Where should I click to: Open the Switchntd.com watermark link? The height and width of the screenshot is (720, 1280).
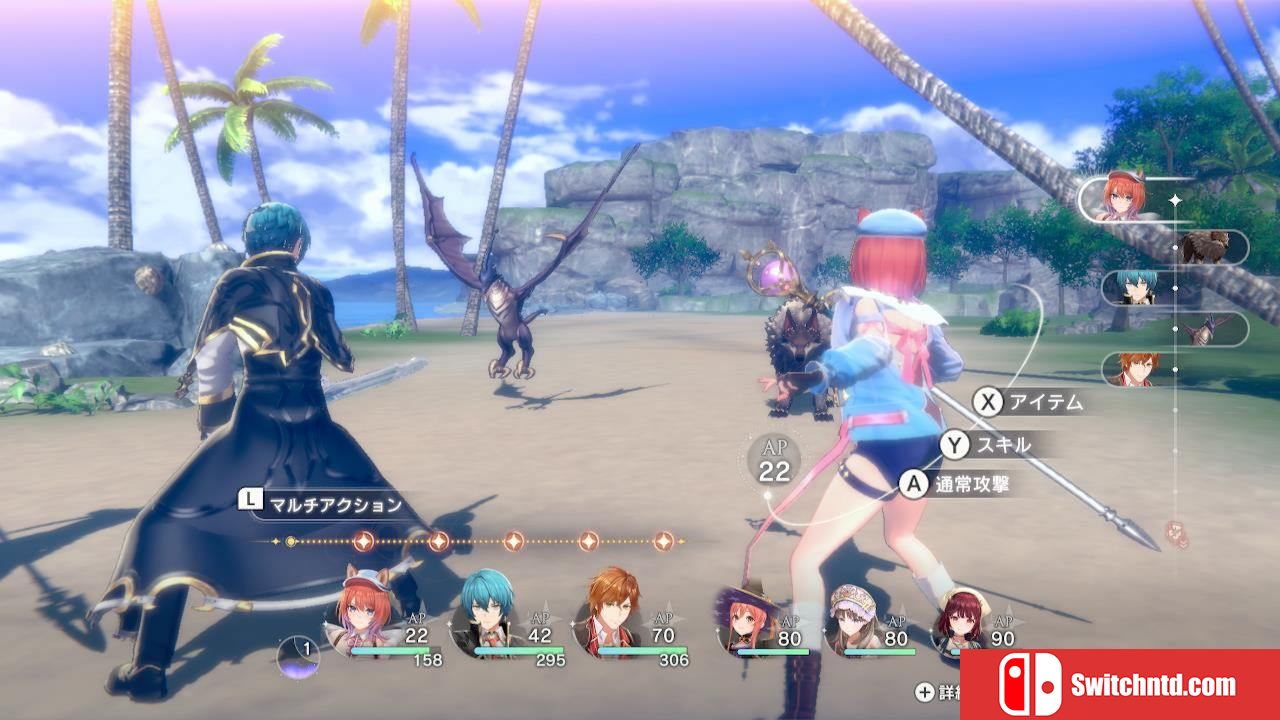(x=1119, y=685)
